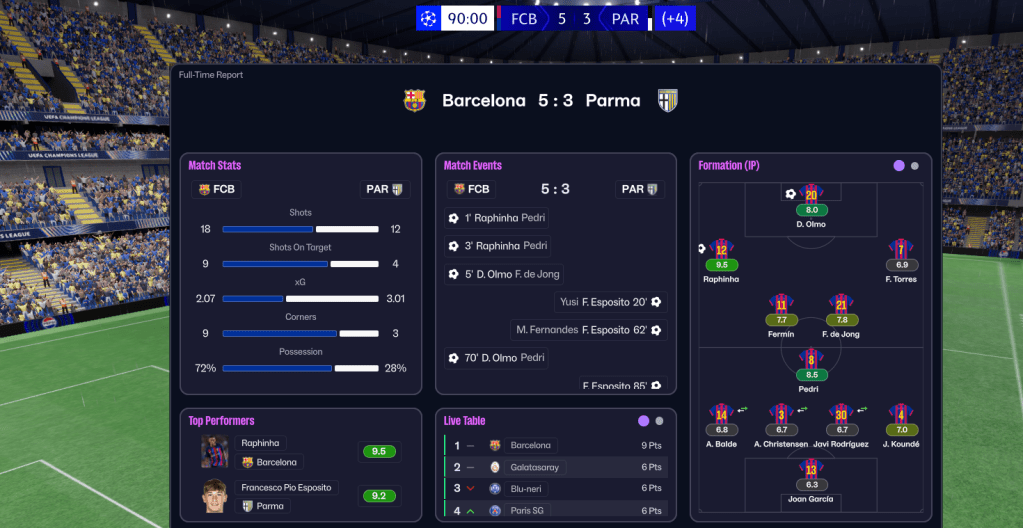Switch Formation panel to the grey dot view
The width and height of the screenshot is (1023, 528).
pos(914,166)
